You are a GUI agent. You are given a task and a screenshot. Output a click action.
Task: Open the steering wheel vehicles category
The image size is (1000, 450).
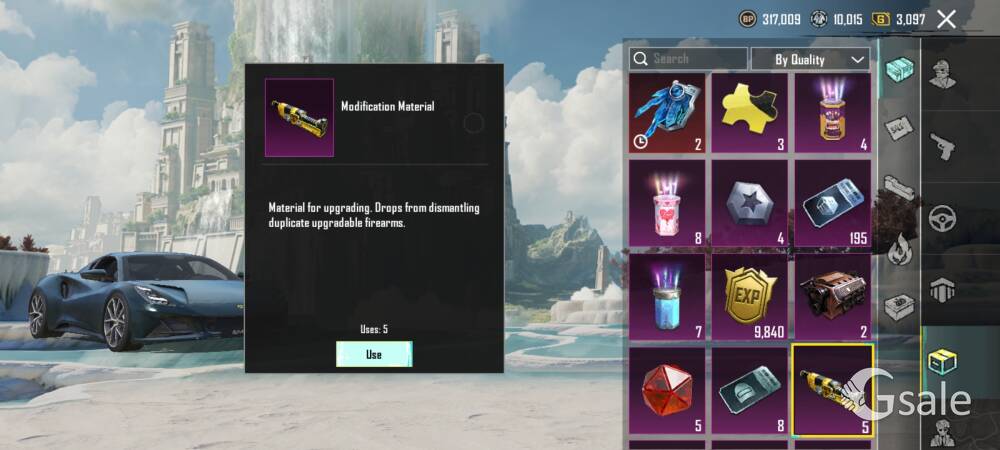pyautogui.click(x=942, y=218)
